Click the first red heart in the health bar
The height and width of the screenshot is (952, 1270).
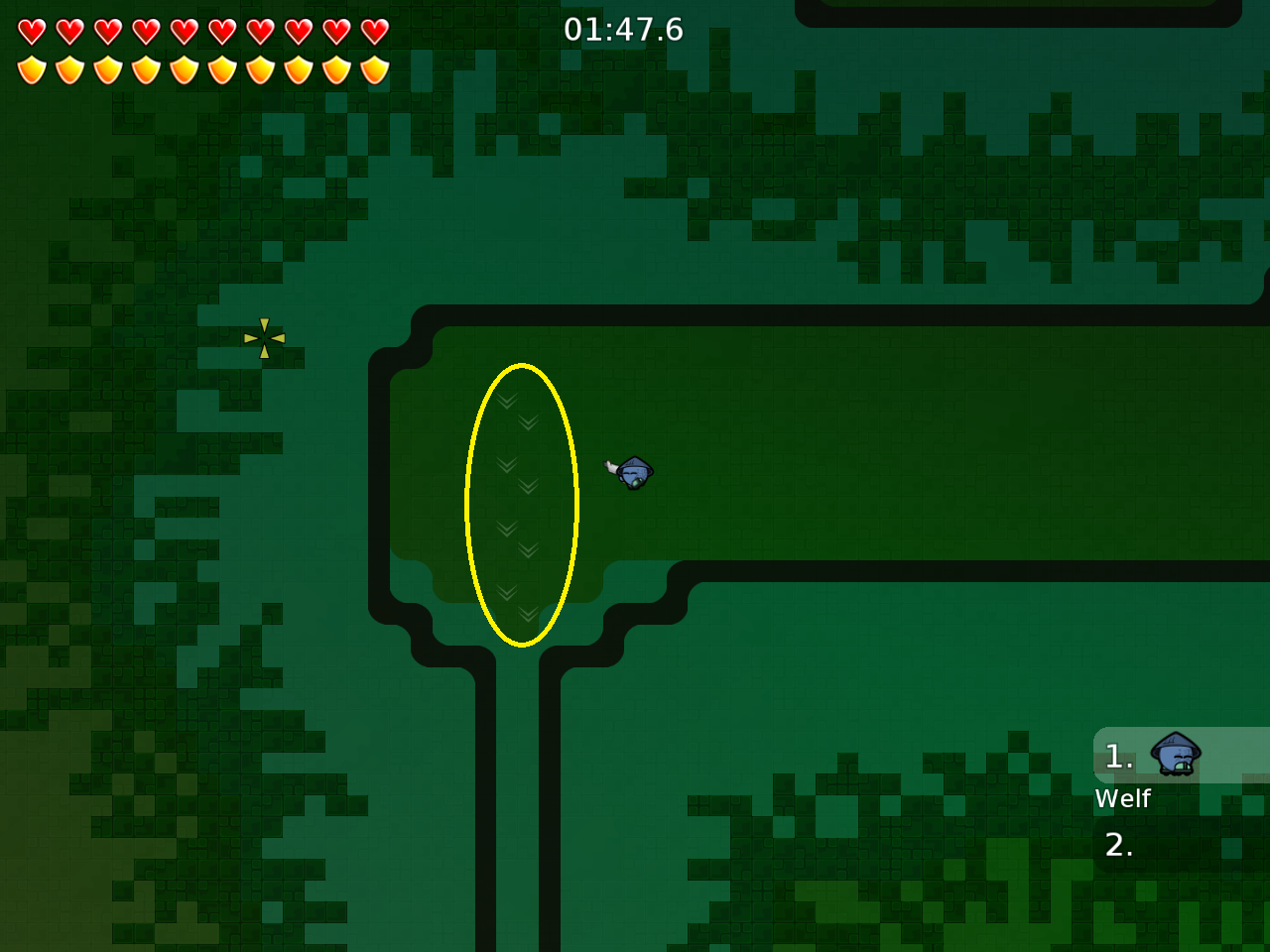[33, 30]
